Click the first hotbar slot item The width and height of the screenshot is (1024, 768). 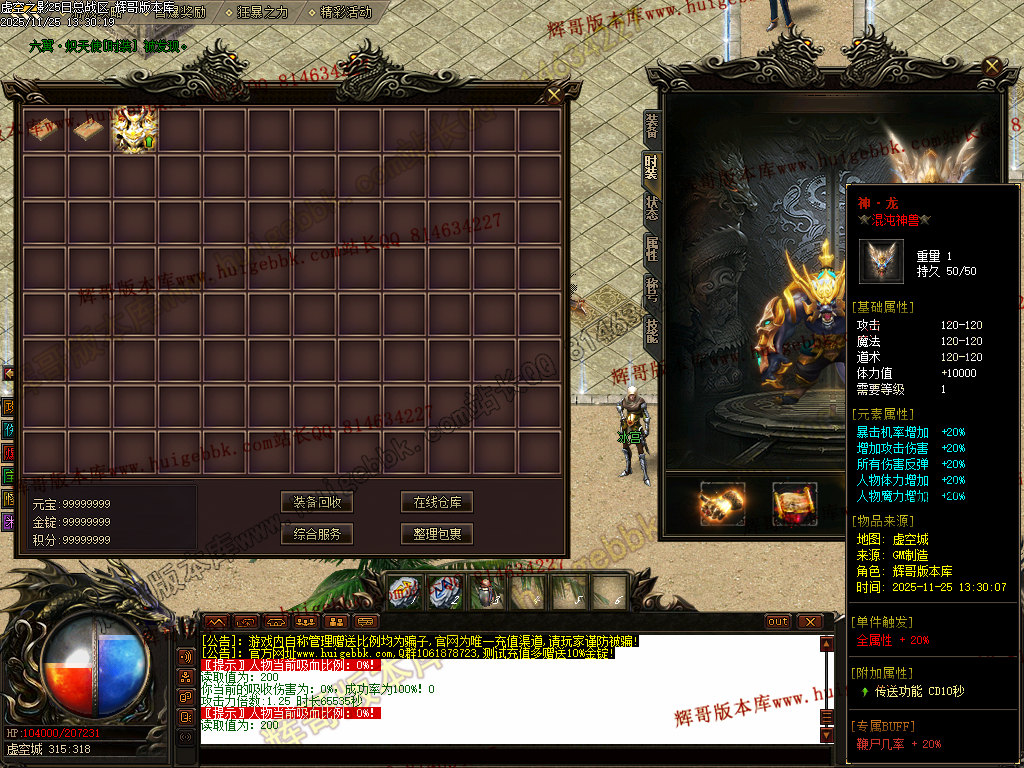tap(403, 592)
